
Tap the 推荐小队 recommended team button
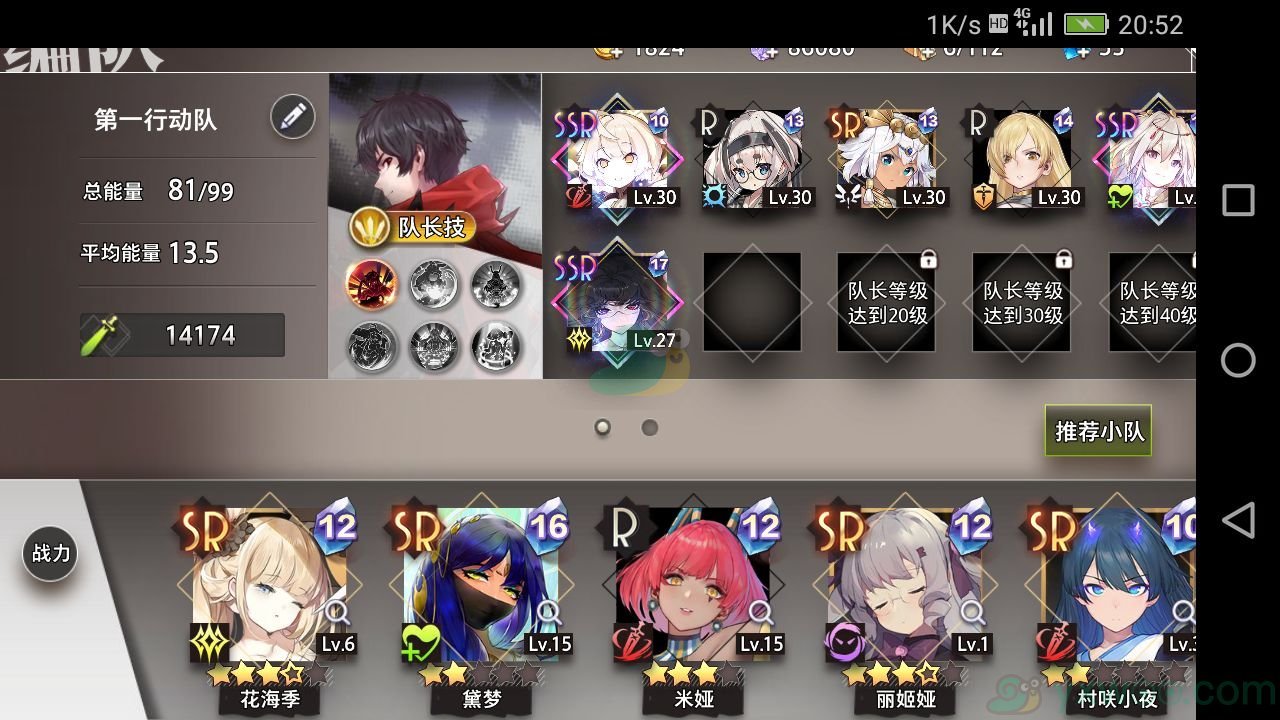tap(1097, 430)
